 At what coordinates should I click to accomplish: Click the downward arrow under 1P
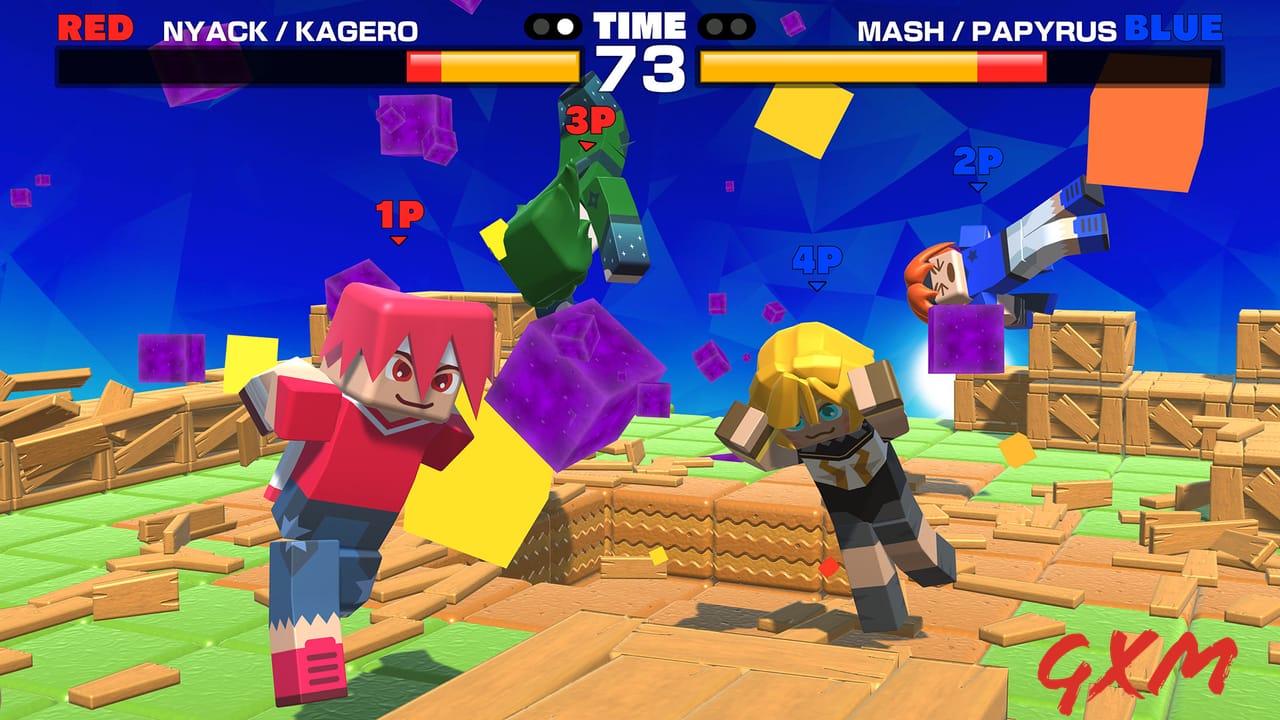pyautogui.click(x=397, y=238)
